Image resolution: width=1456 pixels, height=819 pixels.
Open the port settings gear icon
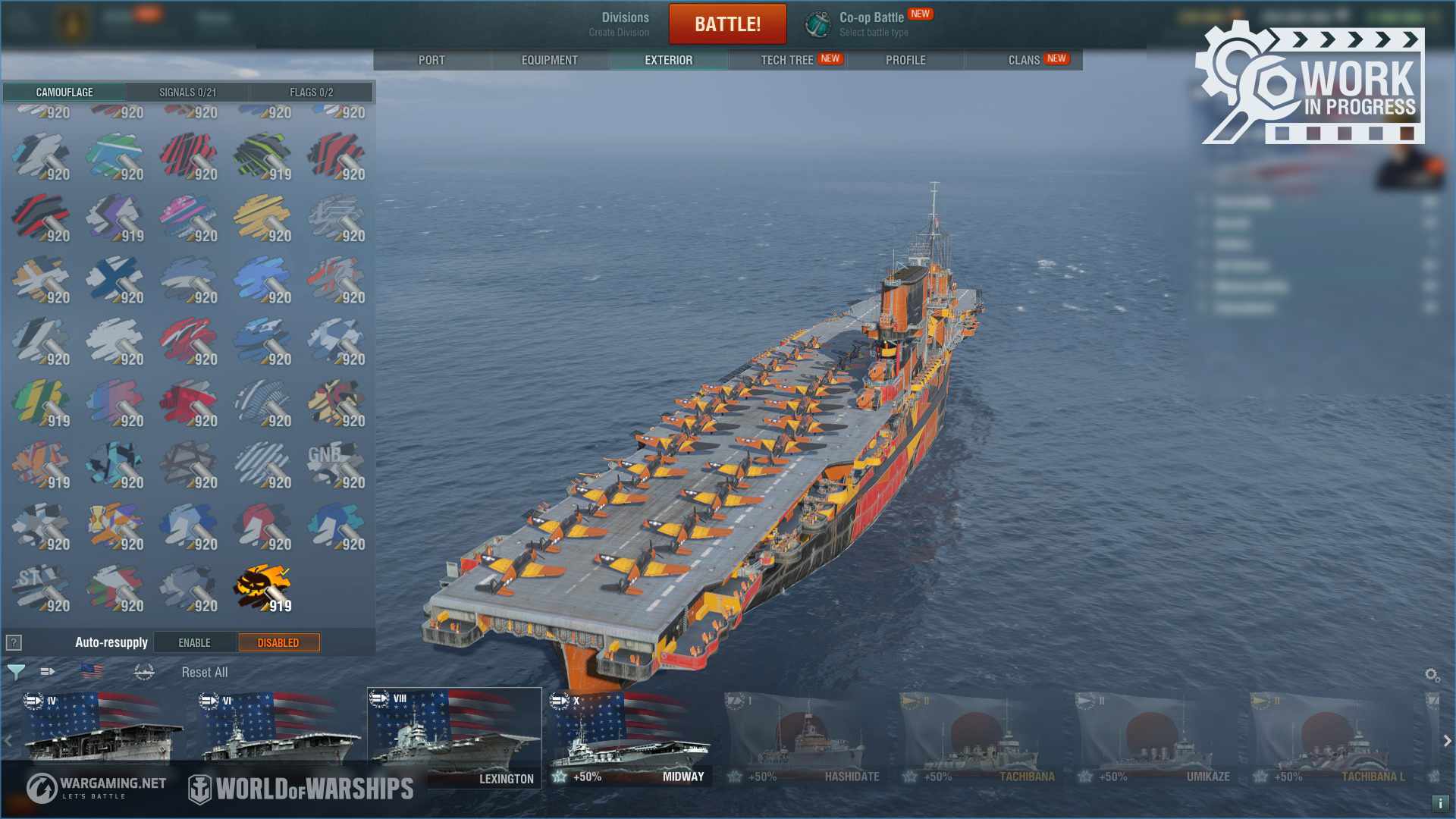tap(1432, 675)
